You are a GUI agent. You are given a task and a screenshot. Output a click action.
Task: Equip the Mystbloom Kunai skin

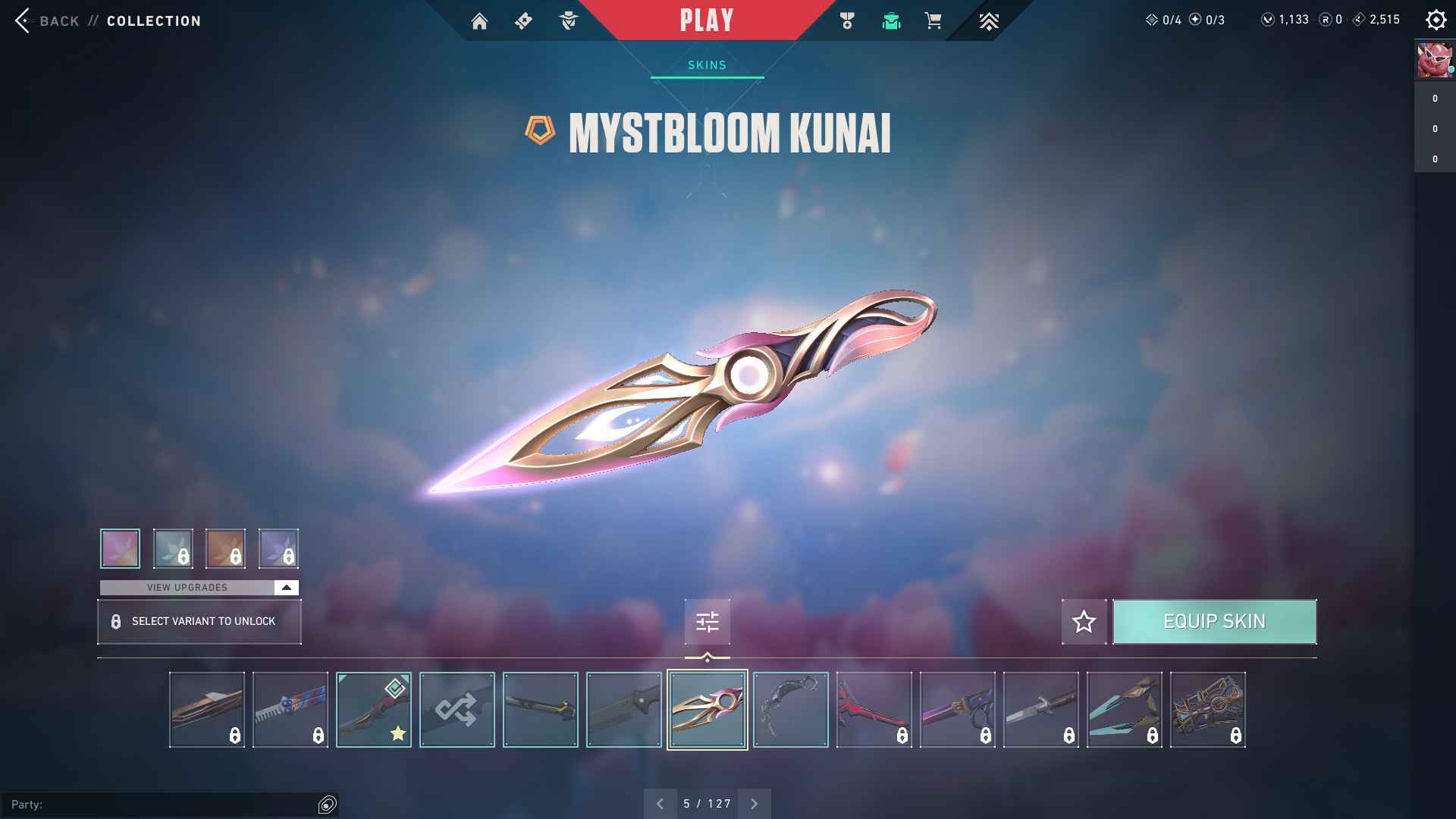point(1214,622)
